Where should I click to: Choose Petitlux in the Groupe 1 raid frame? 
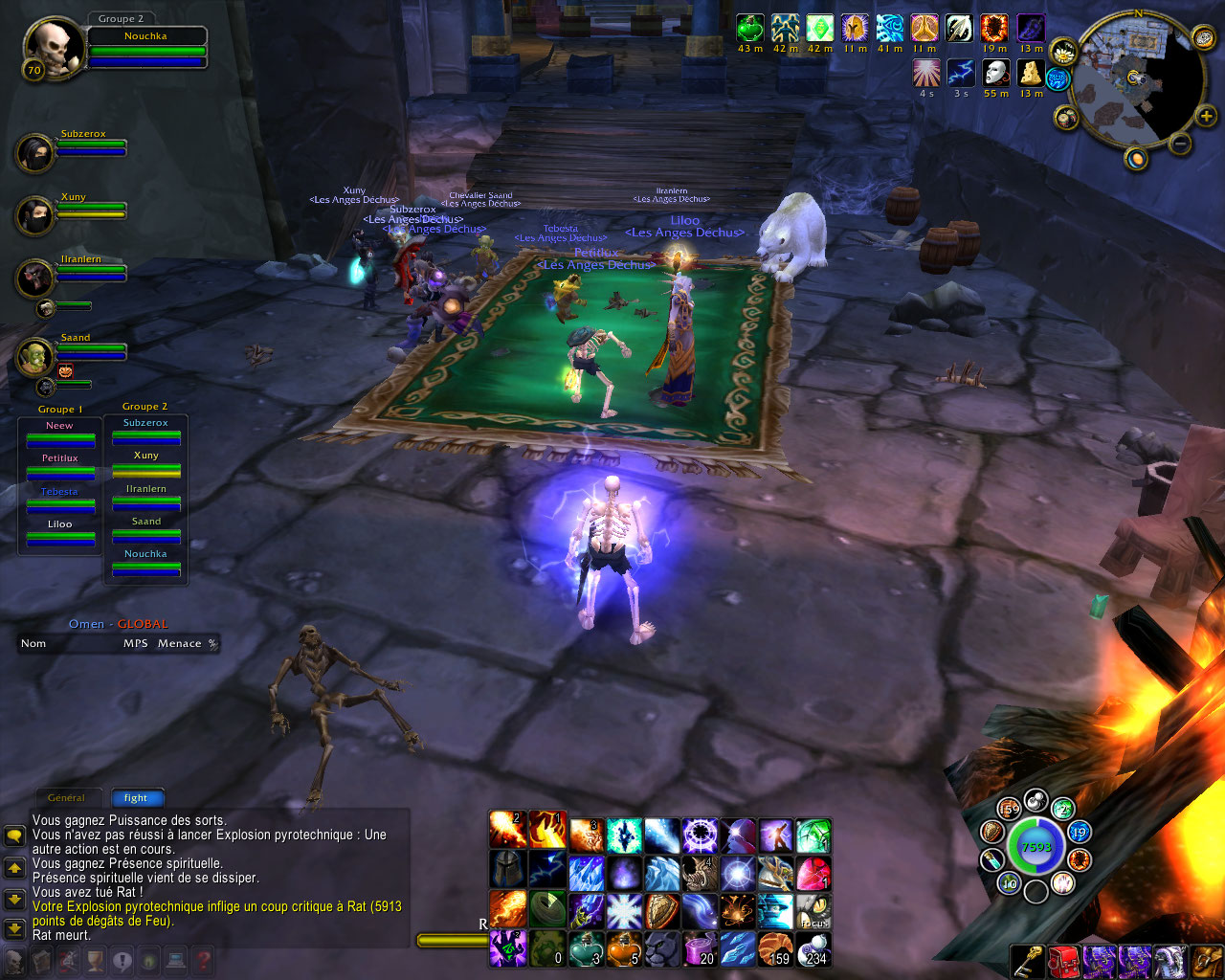[59, 466]
